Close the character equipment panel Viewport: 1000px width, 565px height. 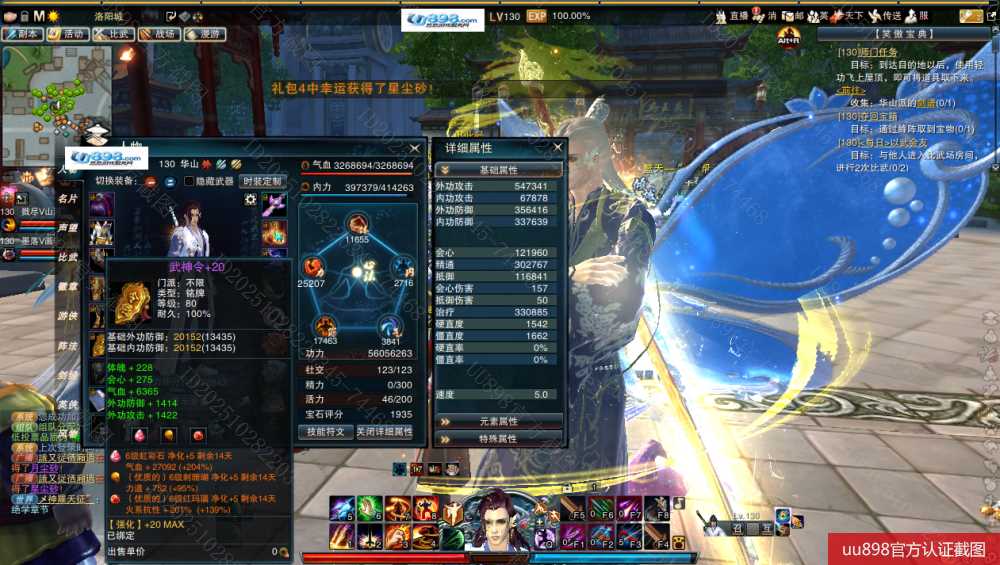[x=414, y=147]
